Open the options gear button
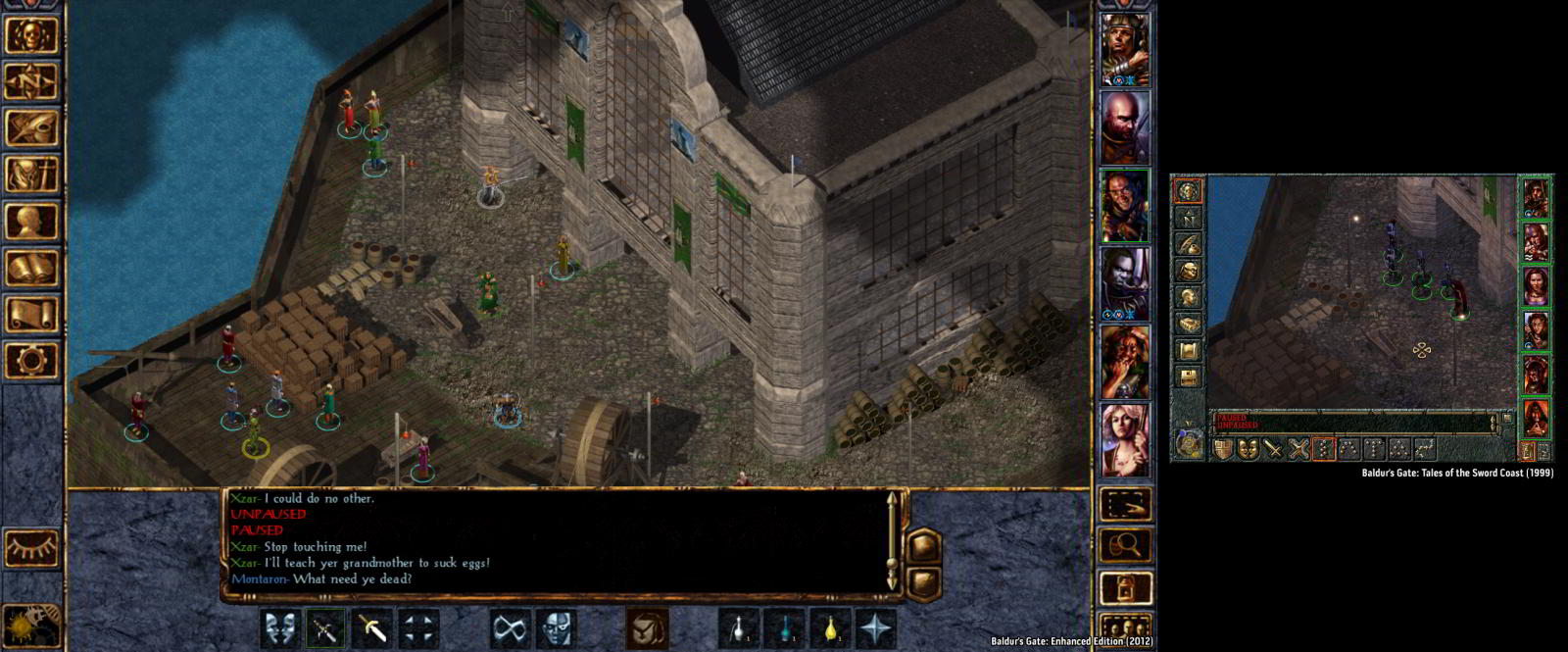This screenshot has height=652, width=1568. [x=31, y=361]
